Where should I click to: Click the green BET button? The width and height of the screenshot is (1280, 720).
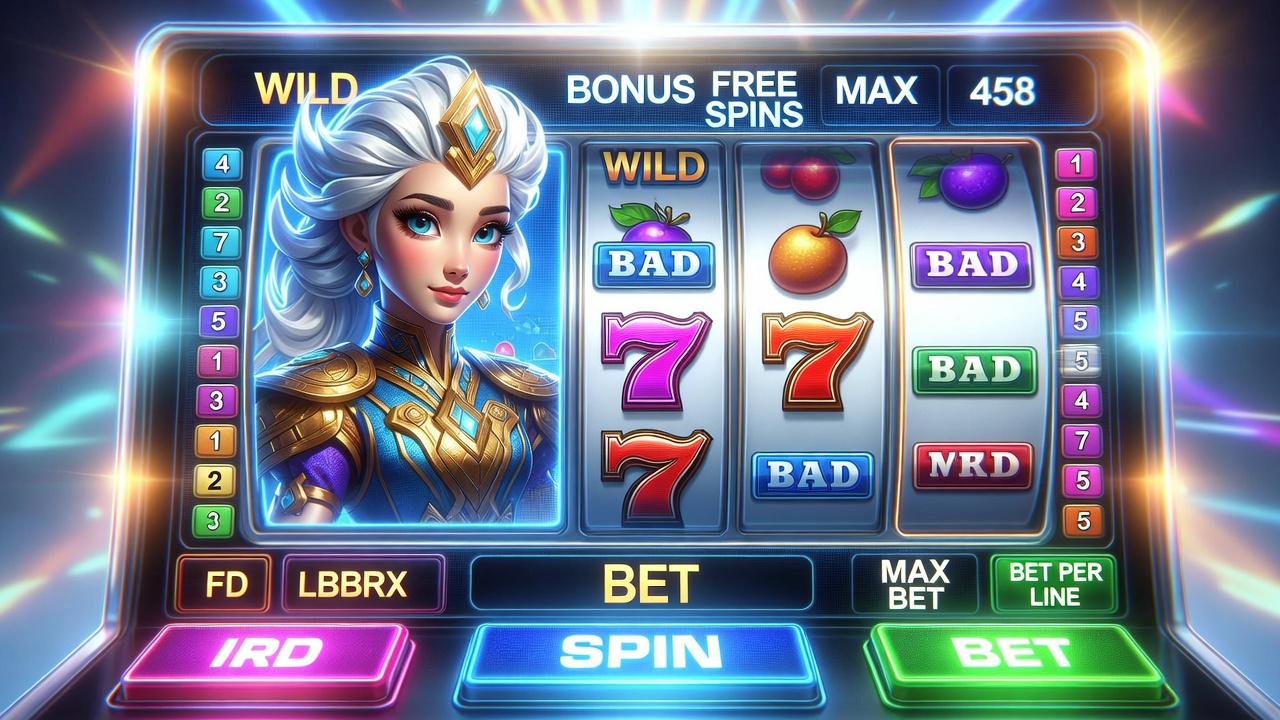(x=1014, y=654)
